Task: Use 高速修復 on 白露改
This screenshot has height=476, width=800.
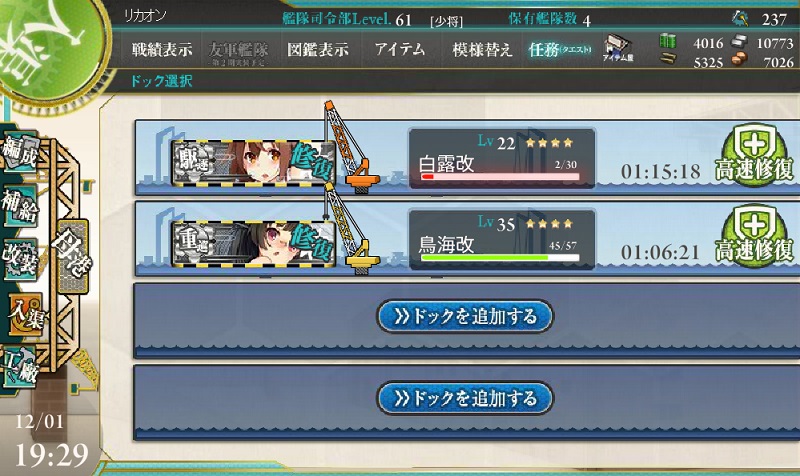Action: pyautogui.click(x=757, y=155)
